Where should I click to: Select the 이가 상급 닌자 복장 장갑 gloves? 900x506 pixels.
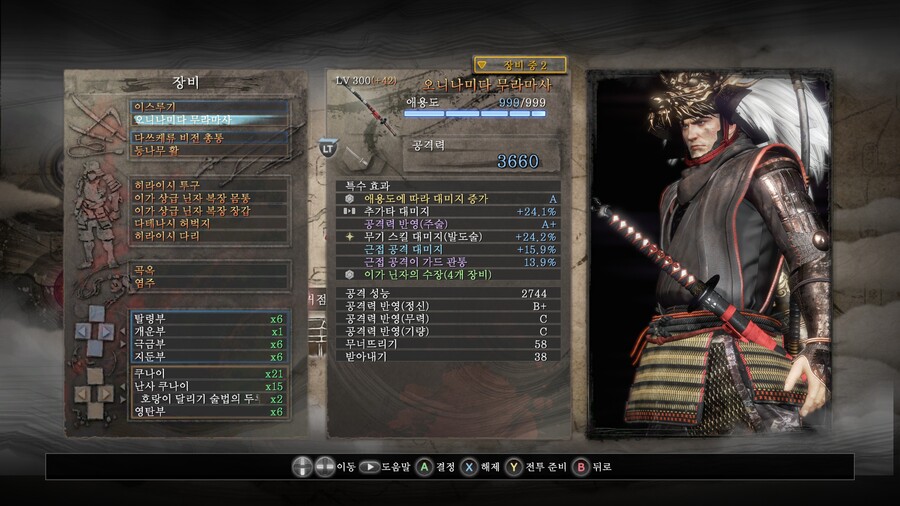tap(210, 211)
